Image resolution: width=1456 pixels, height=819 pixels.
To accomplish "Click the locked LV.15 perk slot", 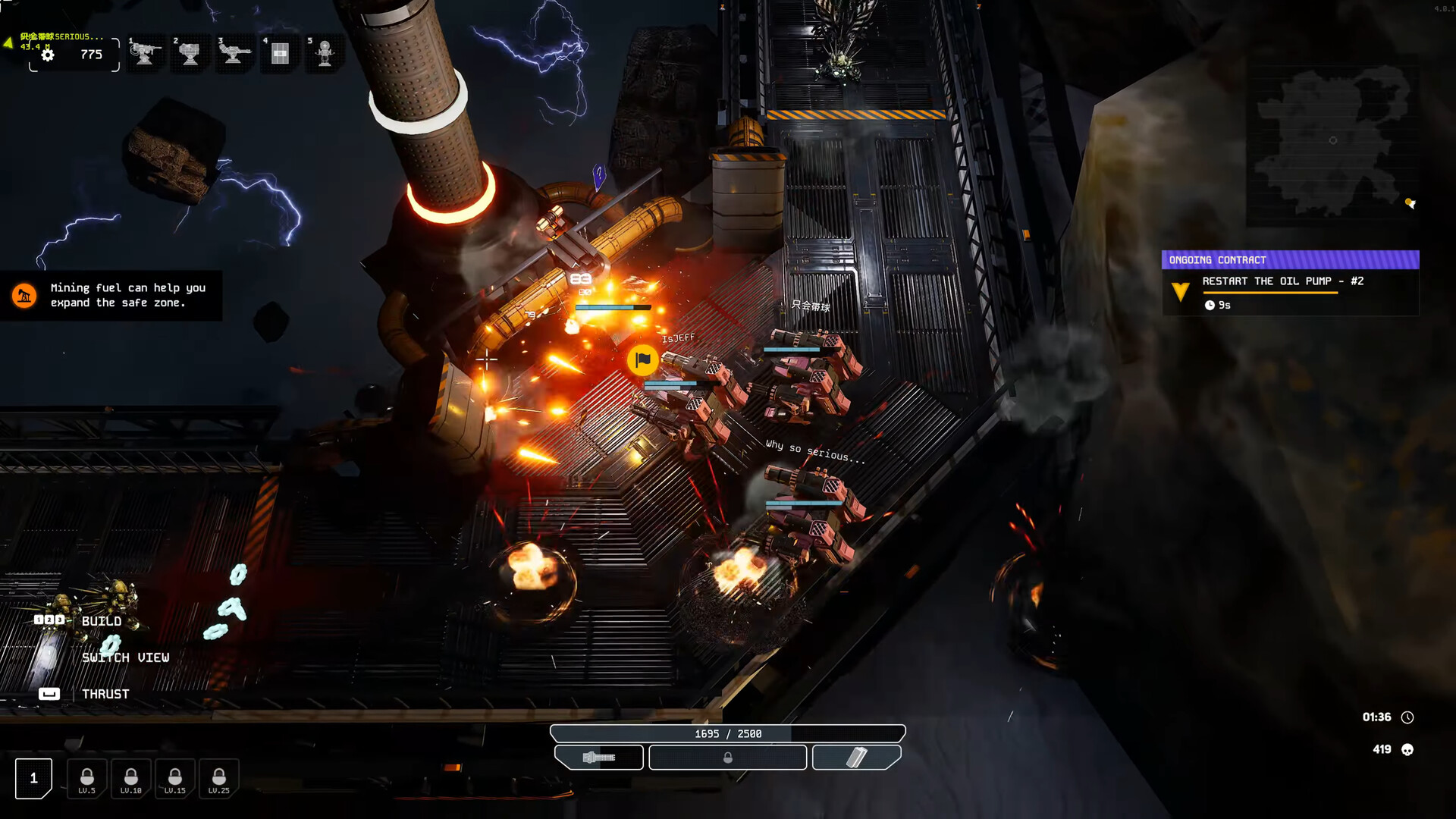I will pos(175,779).
